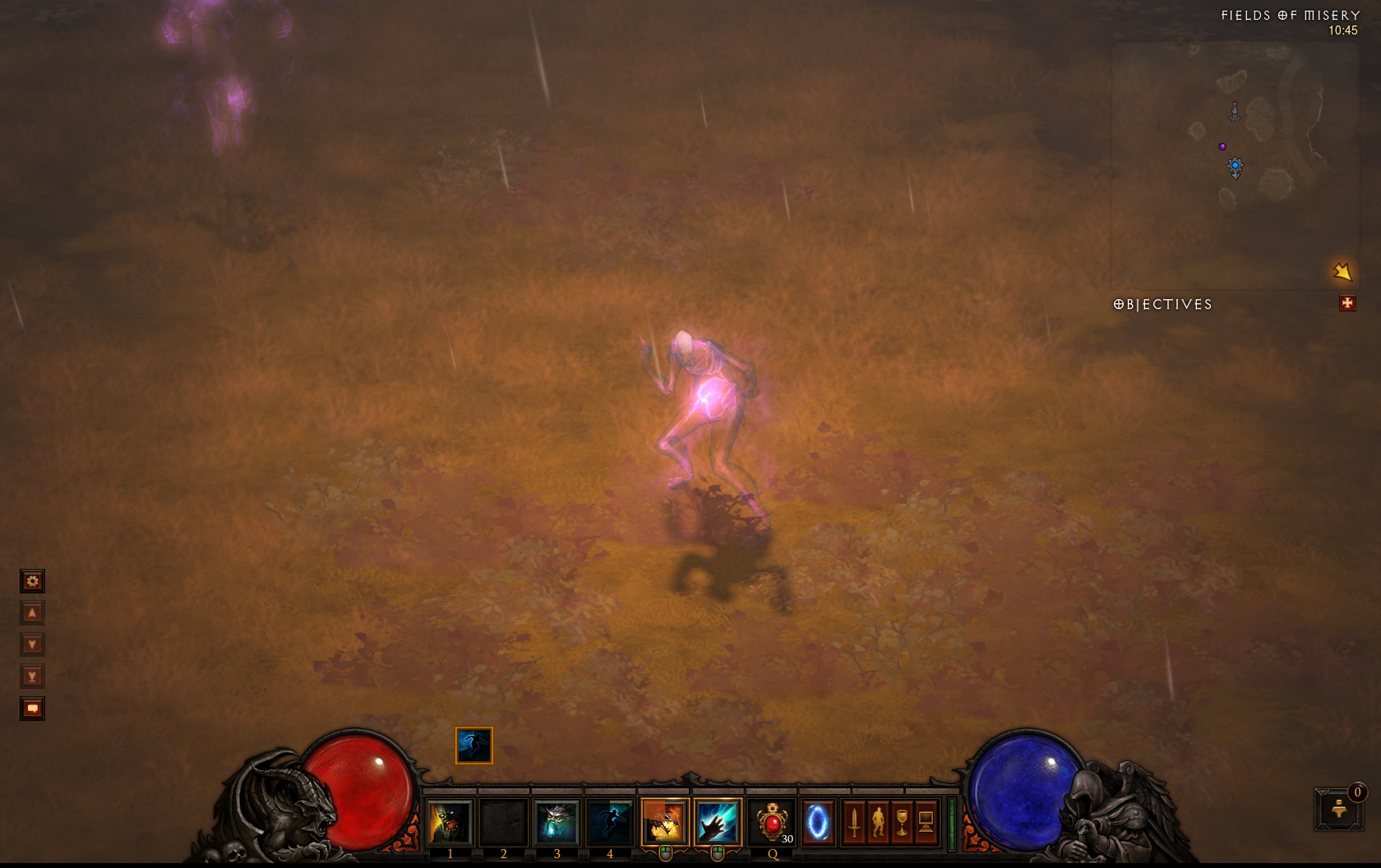Jump to the bottom of chat
Image resolution: width=1381 pixels, height=868 pixels.
coord(32,677)
